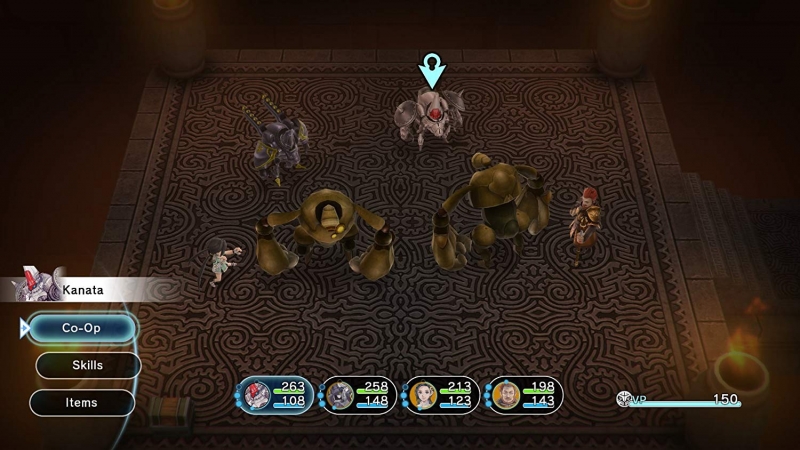Viewport: 800px width, 450px height.
Task: Select the Co-Op battle command
Action: tap(82, 328)
